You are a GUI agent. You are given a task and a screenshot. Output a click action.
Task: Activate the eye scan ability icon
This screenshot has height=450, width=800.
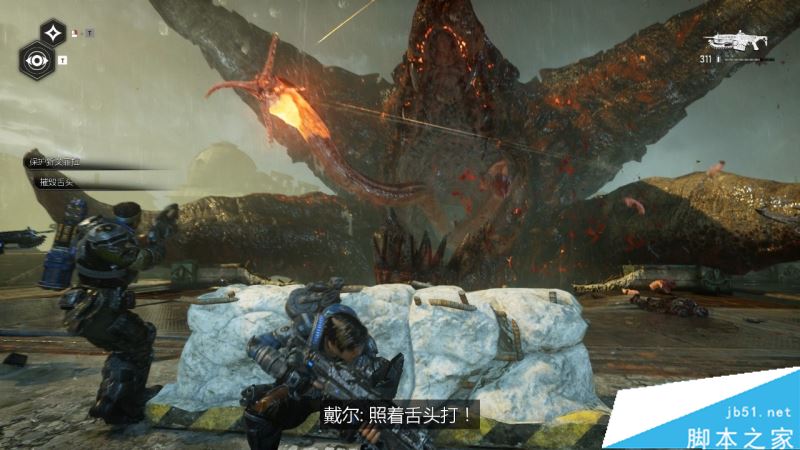37,59
